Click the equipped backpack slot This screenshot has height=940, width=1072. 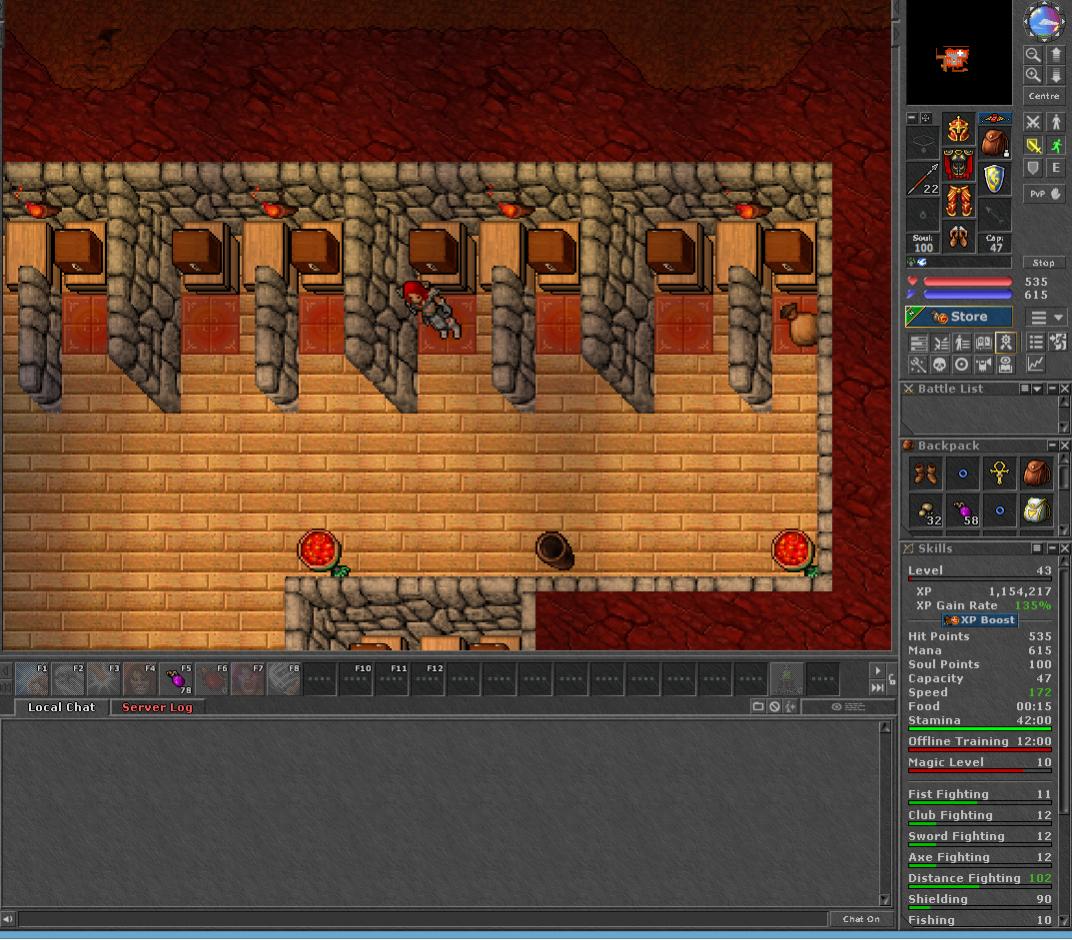coord(993,141)
